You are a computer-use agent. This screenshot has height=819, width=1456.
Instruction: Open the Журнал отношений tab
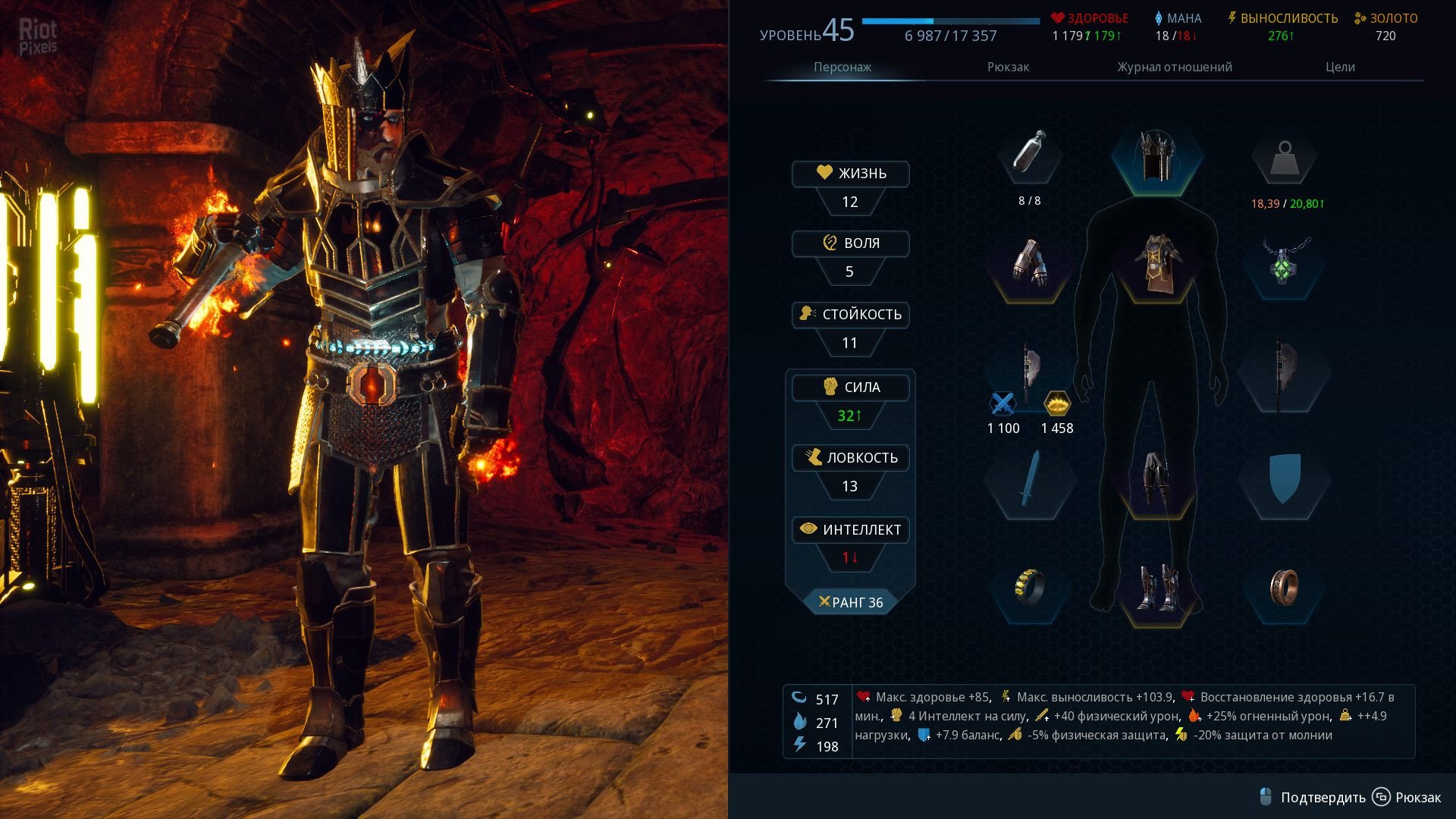(1174, 67)
